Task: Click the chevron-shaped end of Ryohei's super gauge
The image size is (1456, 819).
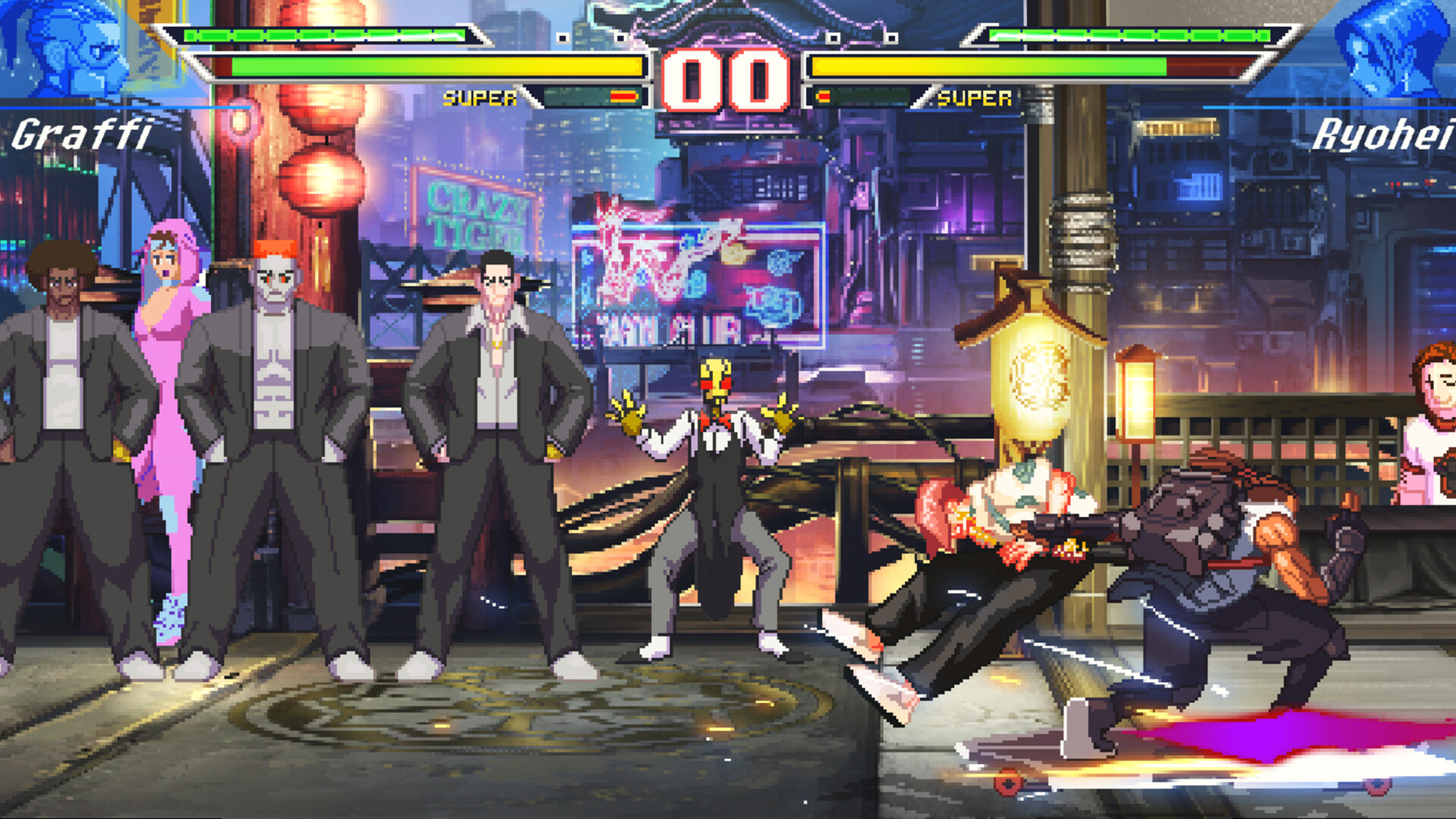Action: coord(924,95)
